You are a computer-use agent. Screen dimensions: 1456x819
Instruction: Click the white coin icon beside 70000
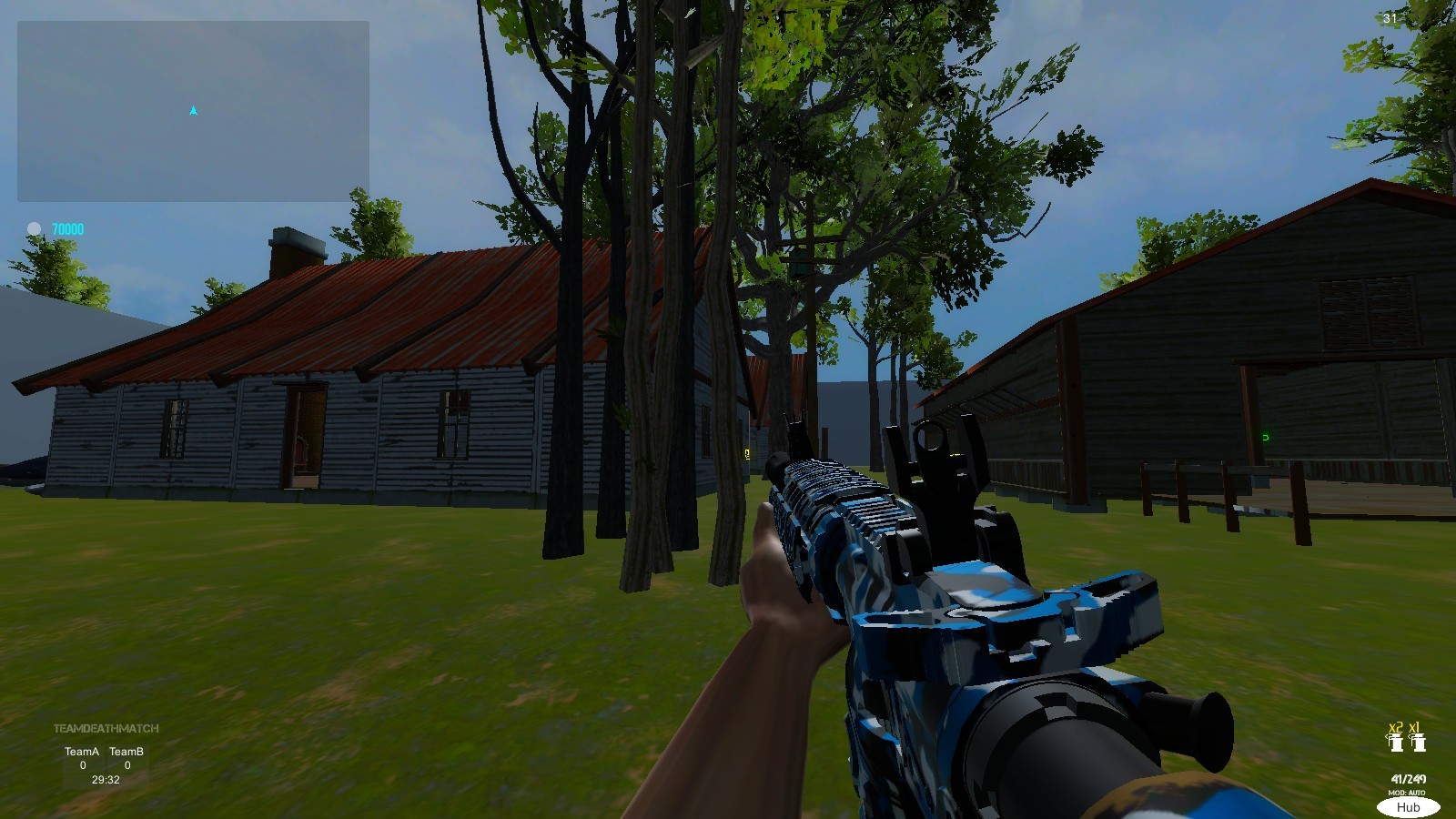coord(35,228)
